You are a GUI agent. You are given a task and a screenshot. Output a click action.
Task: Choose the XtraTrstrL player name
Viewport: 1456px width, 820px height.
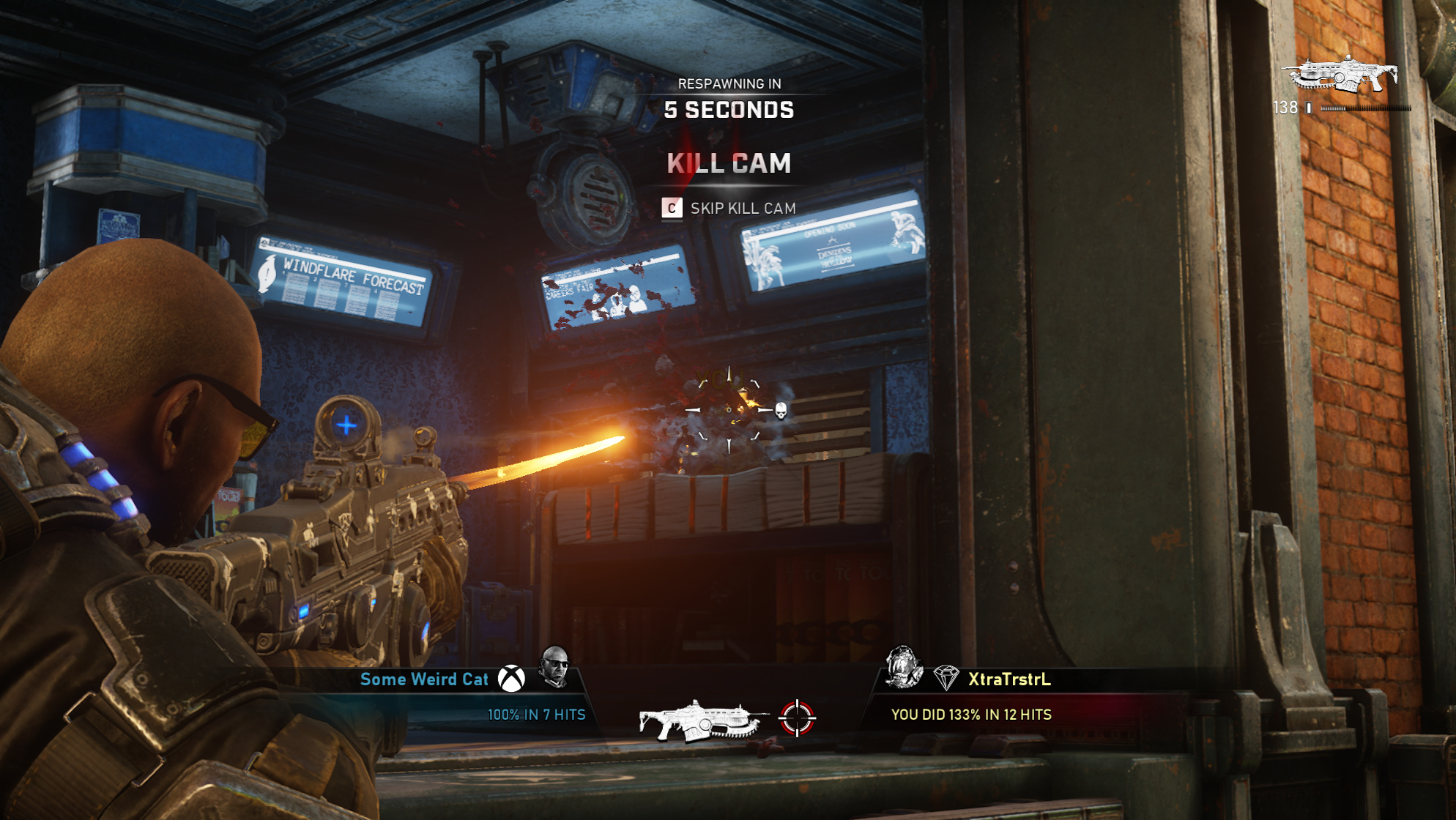click(1009, 679)
